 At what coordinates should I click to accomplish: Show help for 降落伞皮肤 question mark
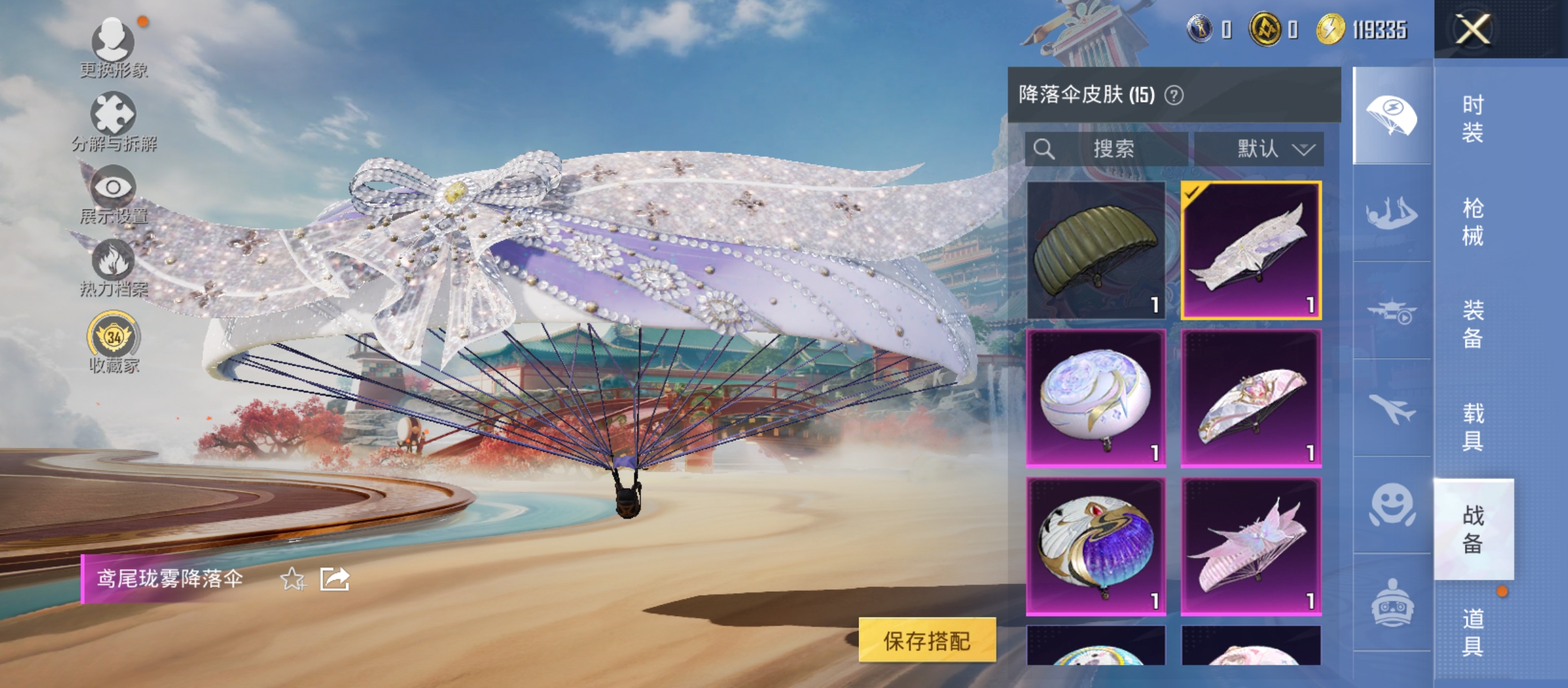1174,96
